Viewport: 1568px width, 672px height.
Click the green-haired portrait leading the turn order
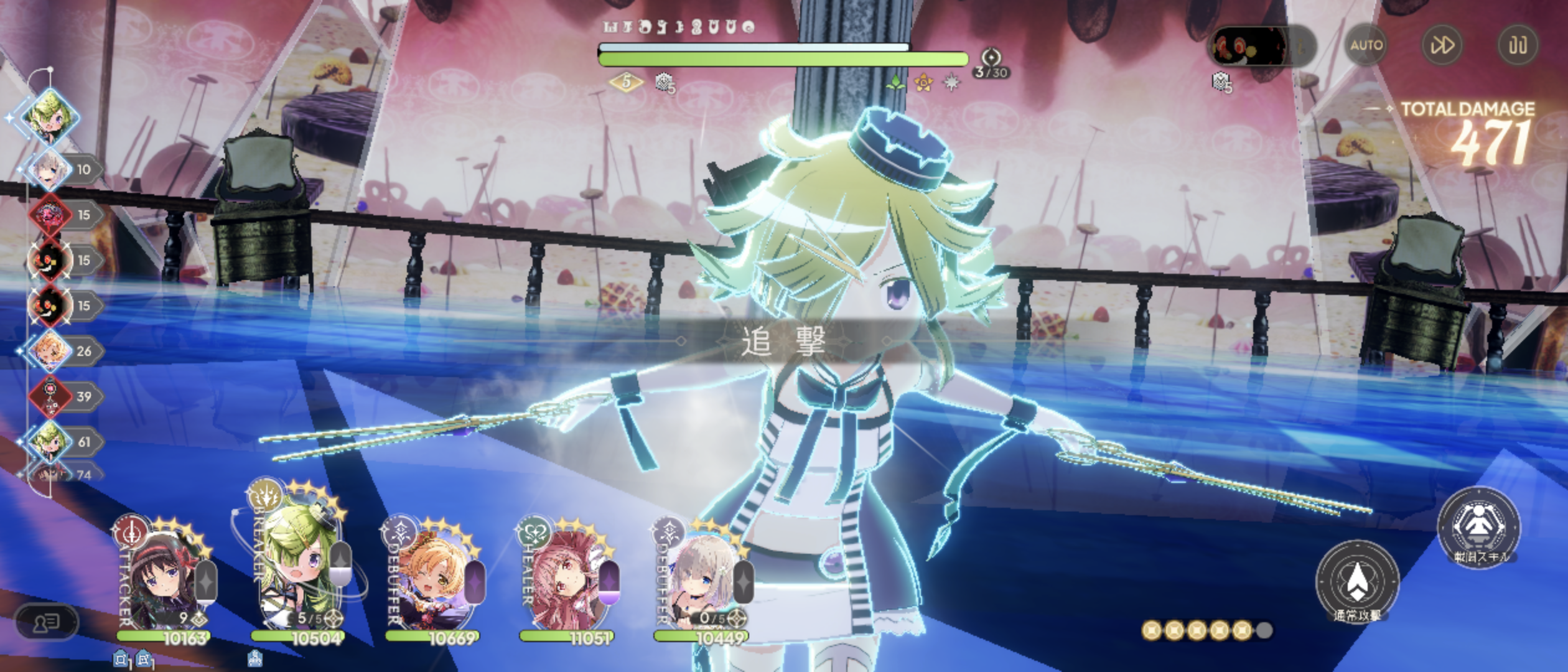pos(50,117)
